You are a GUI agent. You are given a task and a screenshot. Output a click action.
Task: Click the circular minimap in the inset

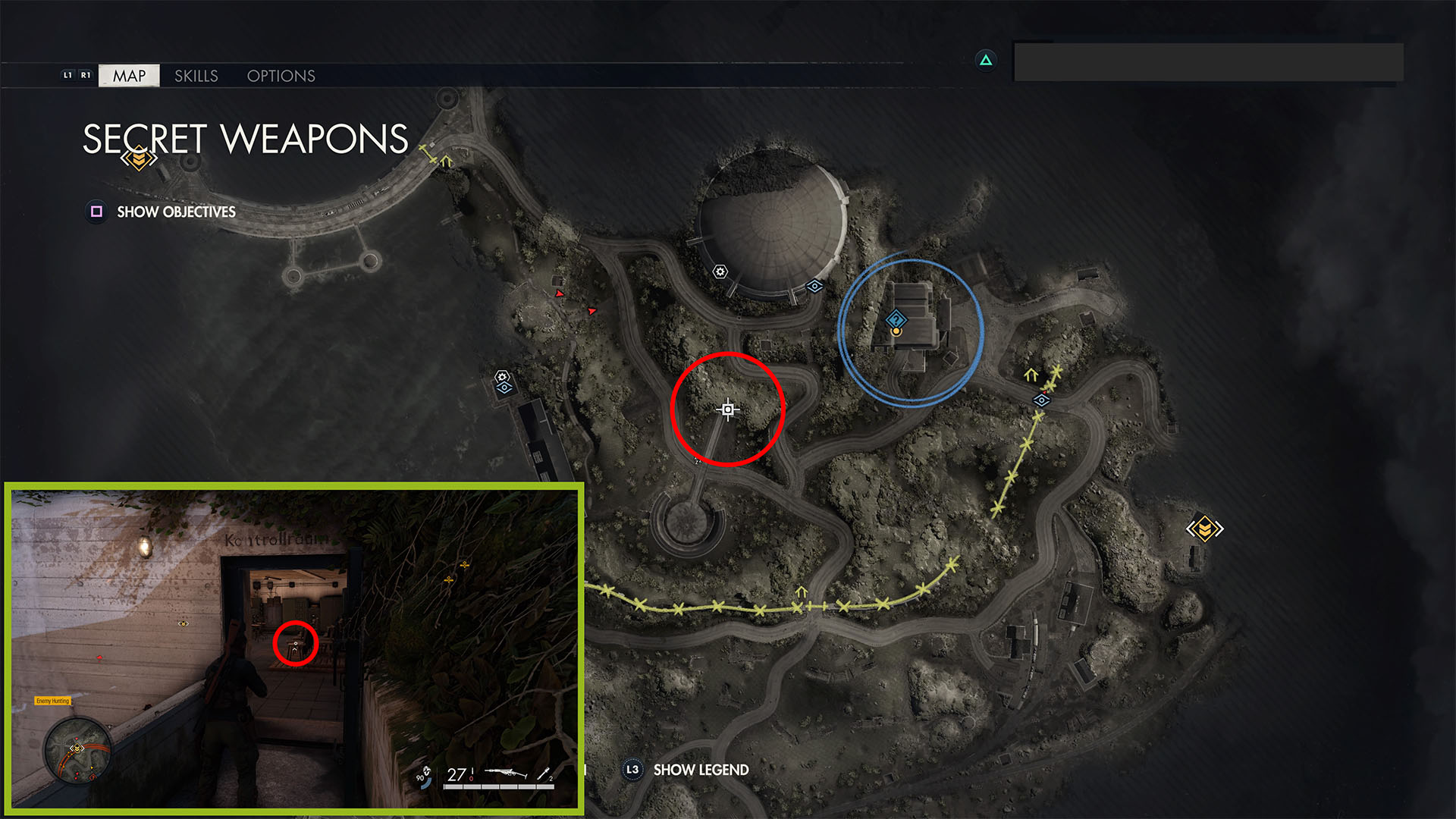click(x=77, y=750)
